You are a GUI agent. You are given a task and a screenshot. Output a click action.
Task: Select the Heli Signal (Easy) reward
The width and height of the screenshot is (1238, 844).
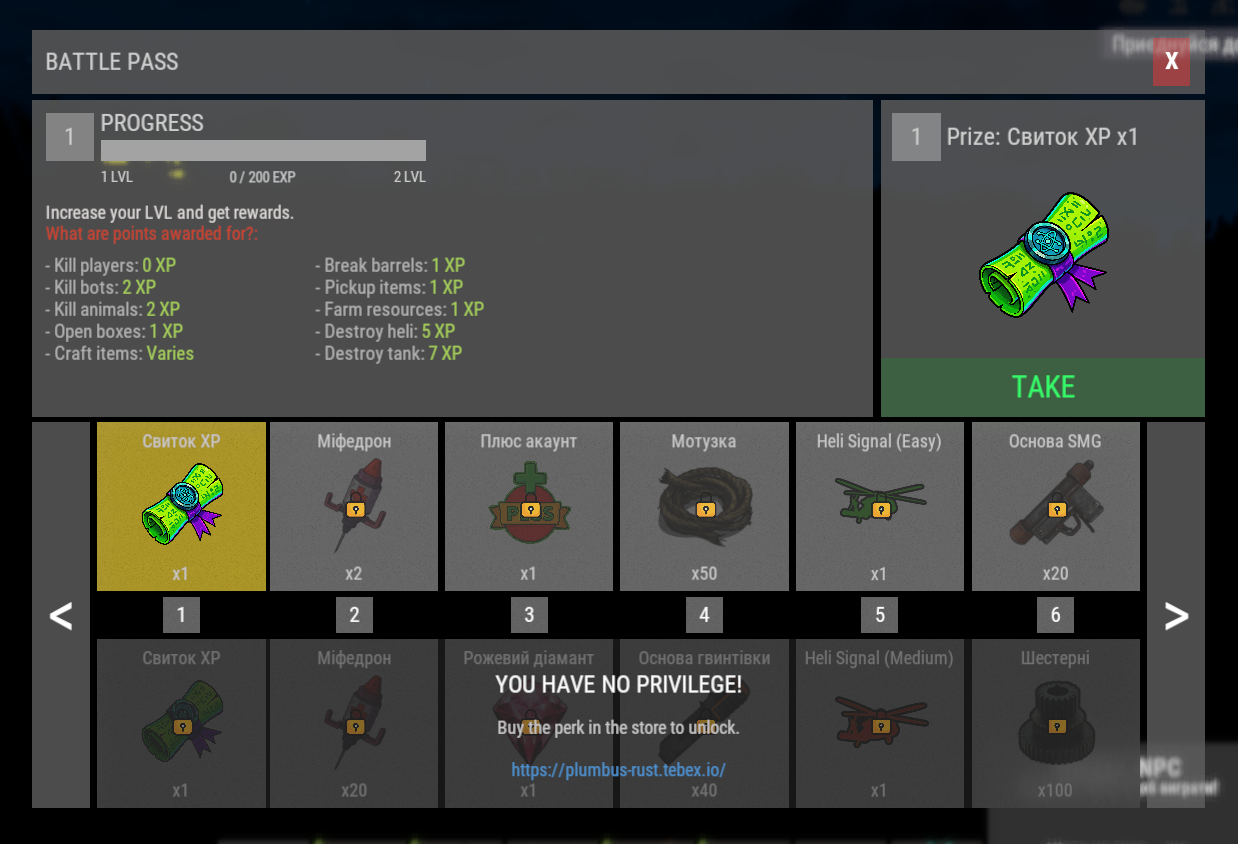pos(880,506)
